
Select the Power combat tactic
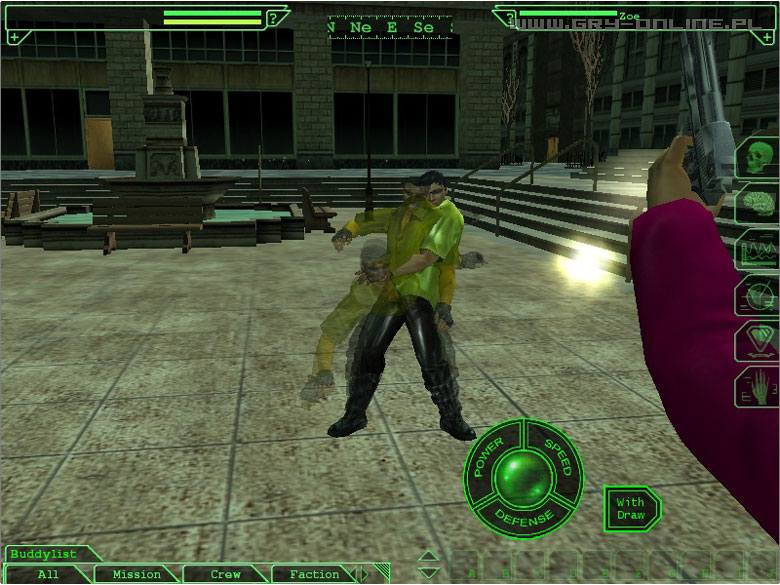click(x=491, y=455)
